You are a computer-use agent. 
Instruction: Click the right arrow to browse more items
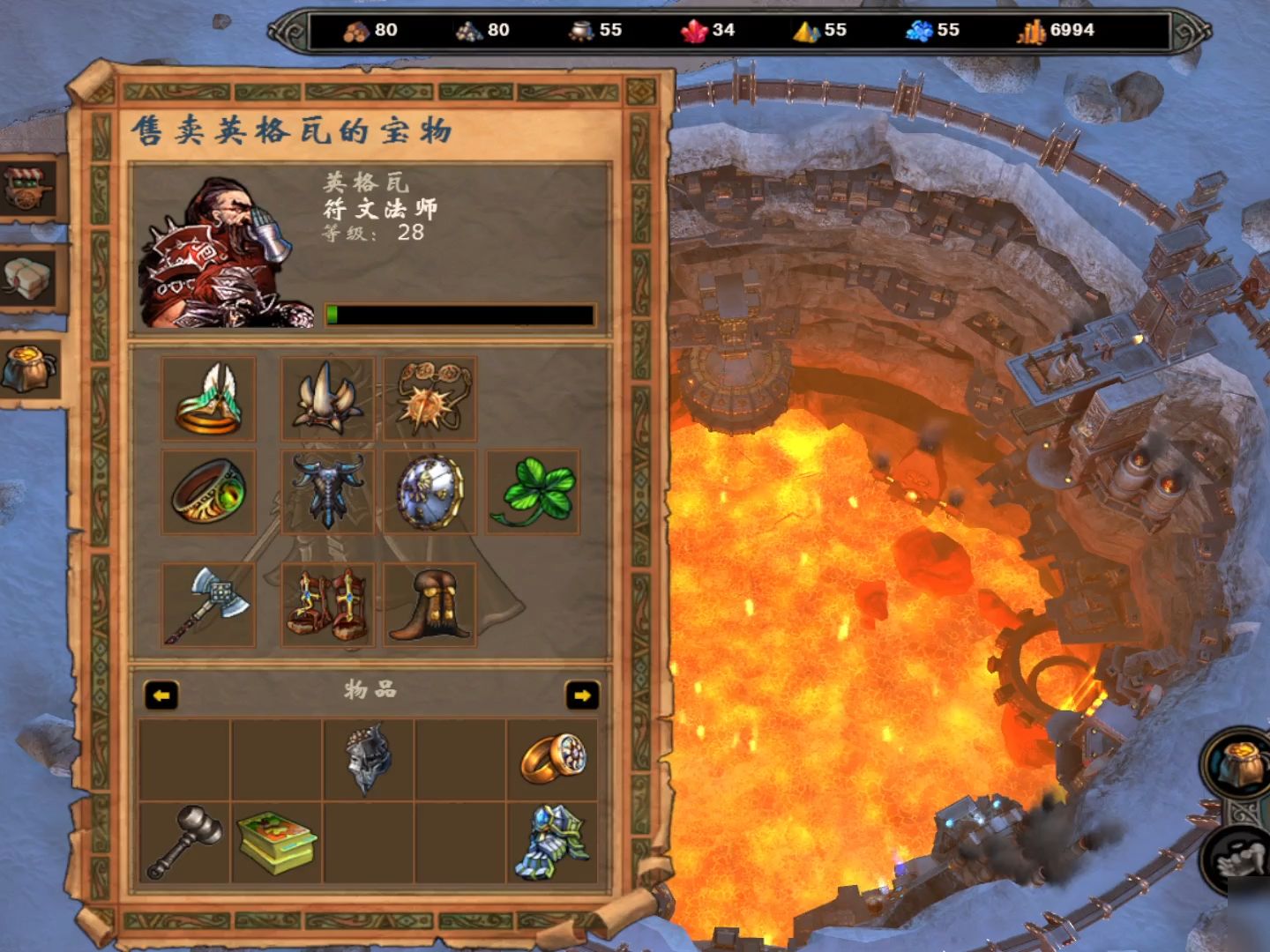(583, 697)
